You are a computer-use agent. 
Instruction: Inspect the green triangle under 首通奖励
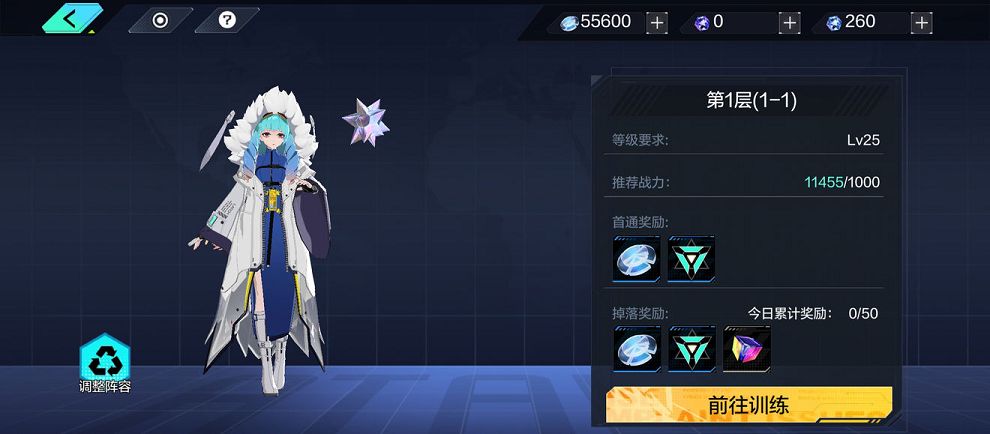point(691,260)
